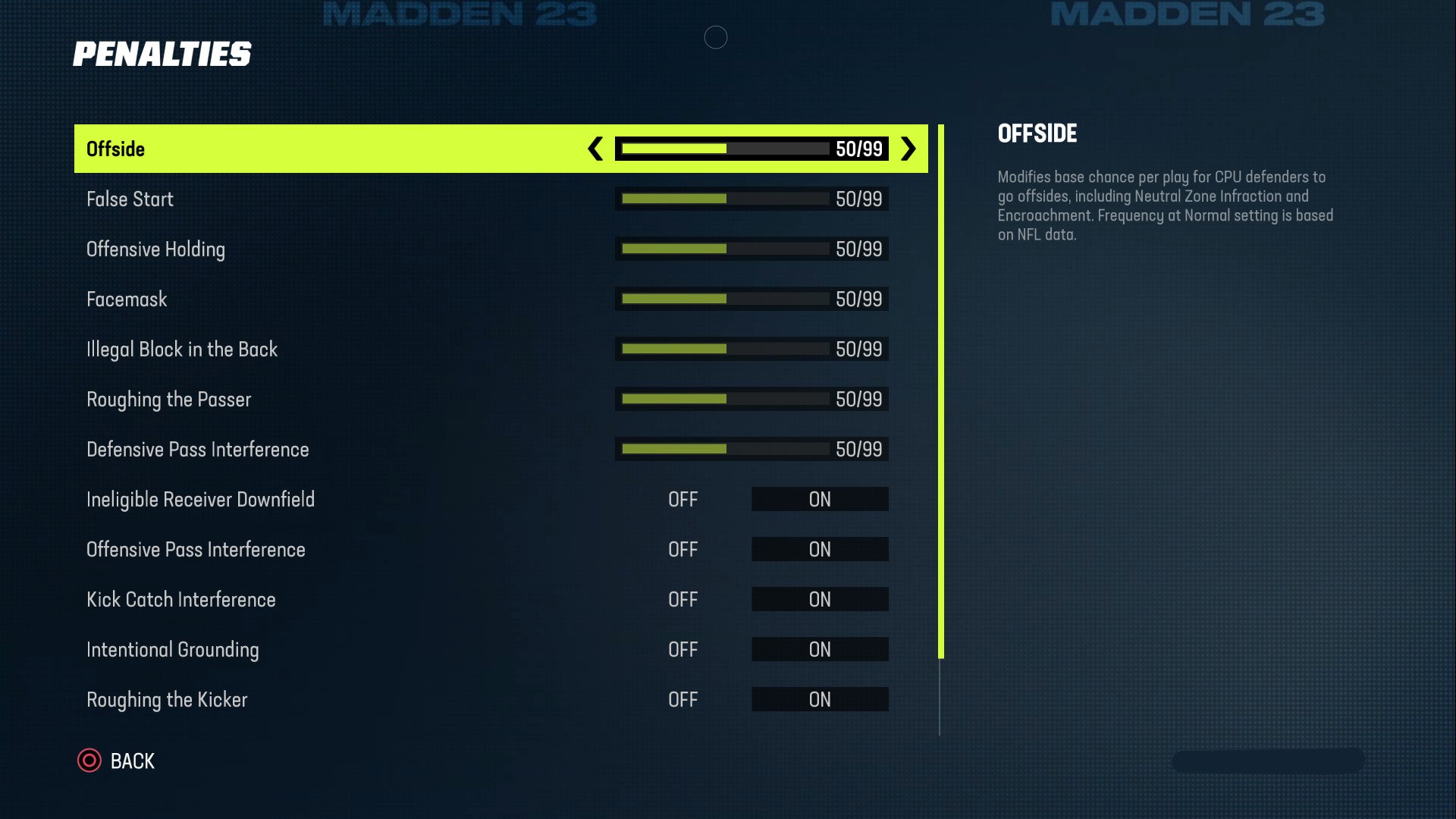Screen dimensions: 1456x819
Task: Disable Roughing the Kicker
Action: (x=682, y=698)
